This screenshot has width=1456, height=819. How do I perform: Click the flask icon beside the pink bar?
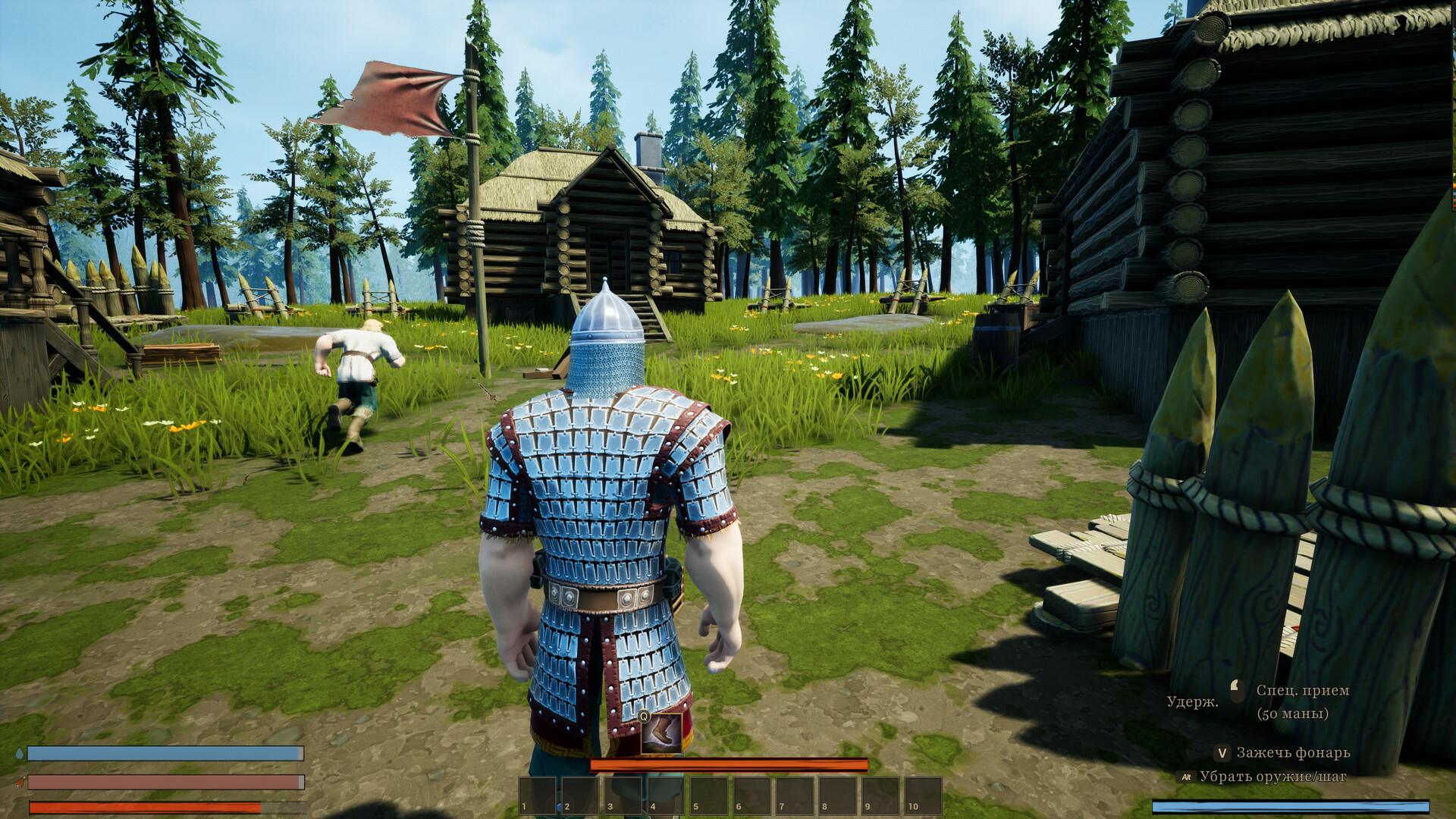[20, 783]
